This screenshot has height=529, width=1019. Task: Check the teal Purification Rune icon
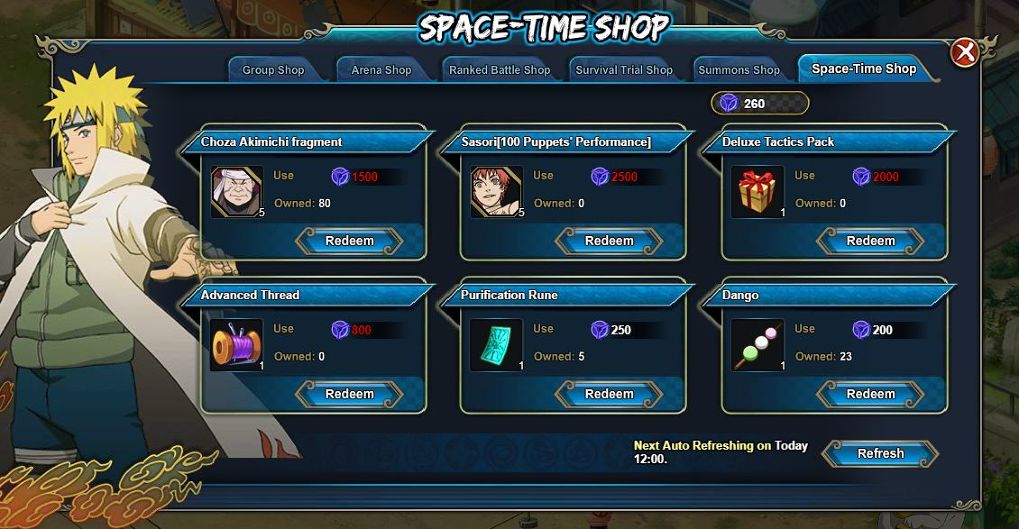point(496,345)
